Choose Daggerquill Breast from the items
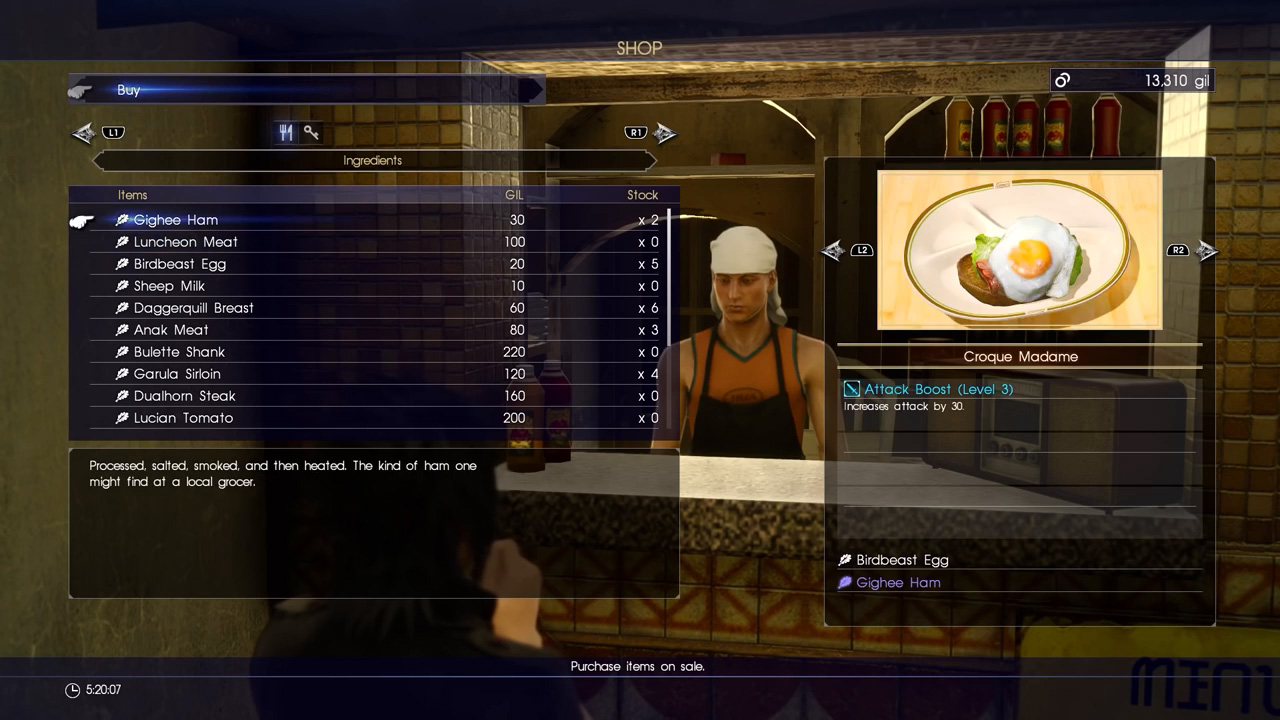This screenshot has height=720, width=1280. (194, 308)
